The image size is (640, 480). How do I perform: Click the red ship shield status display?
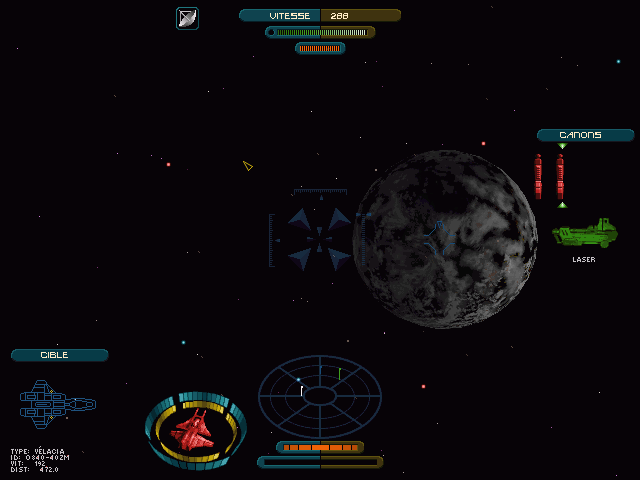coord(196,430)
